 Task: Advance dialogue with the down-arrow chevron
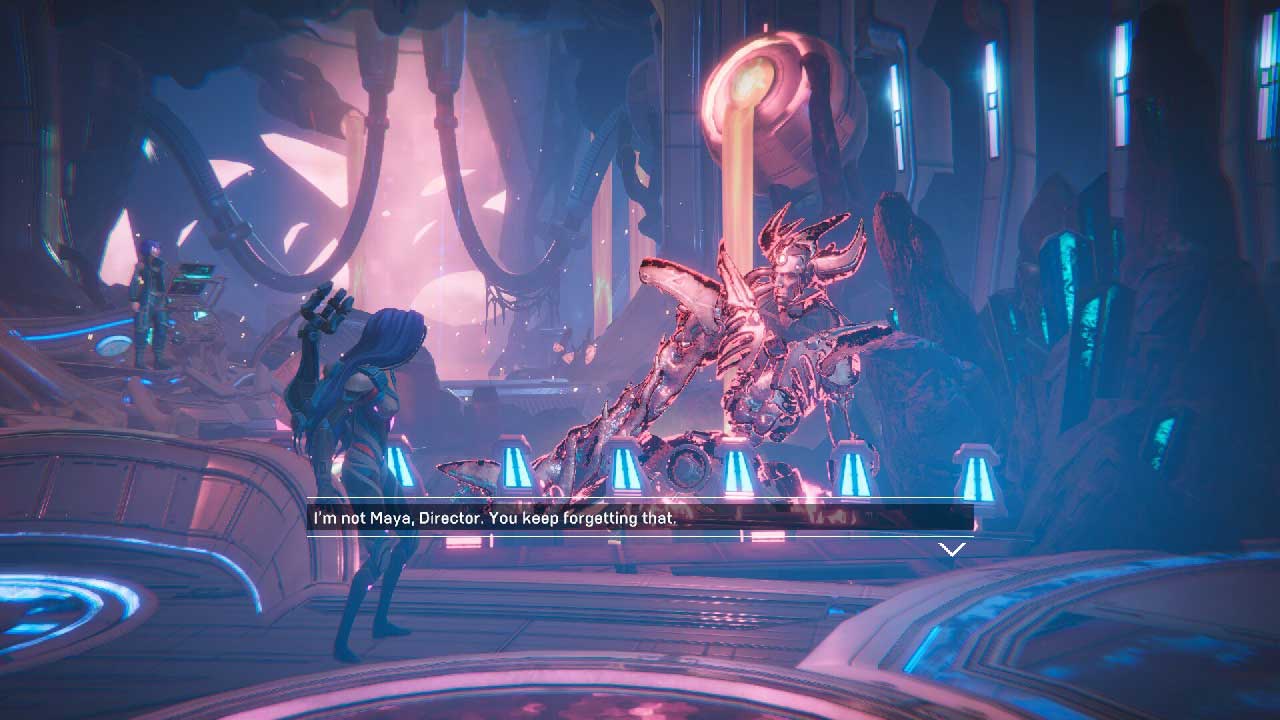click(952, 549)
